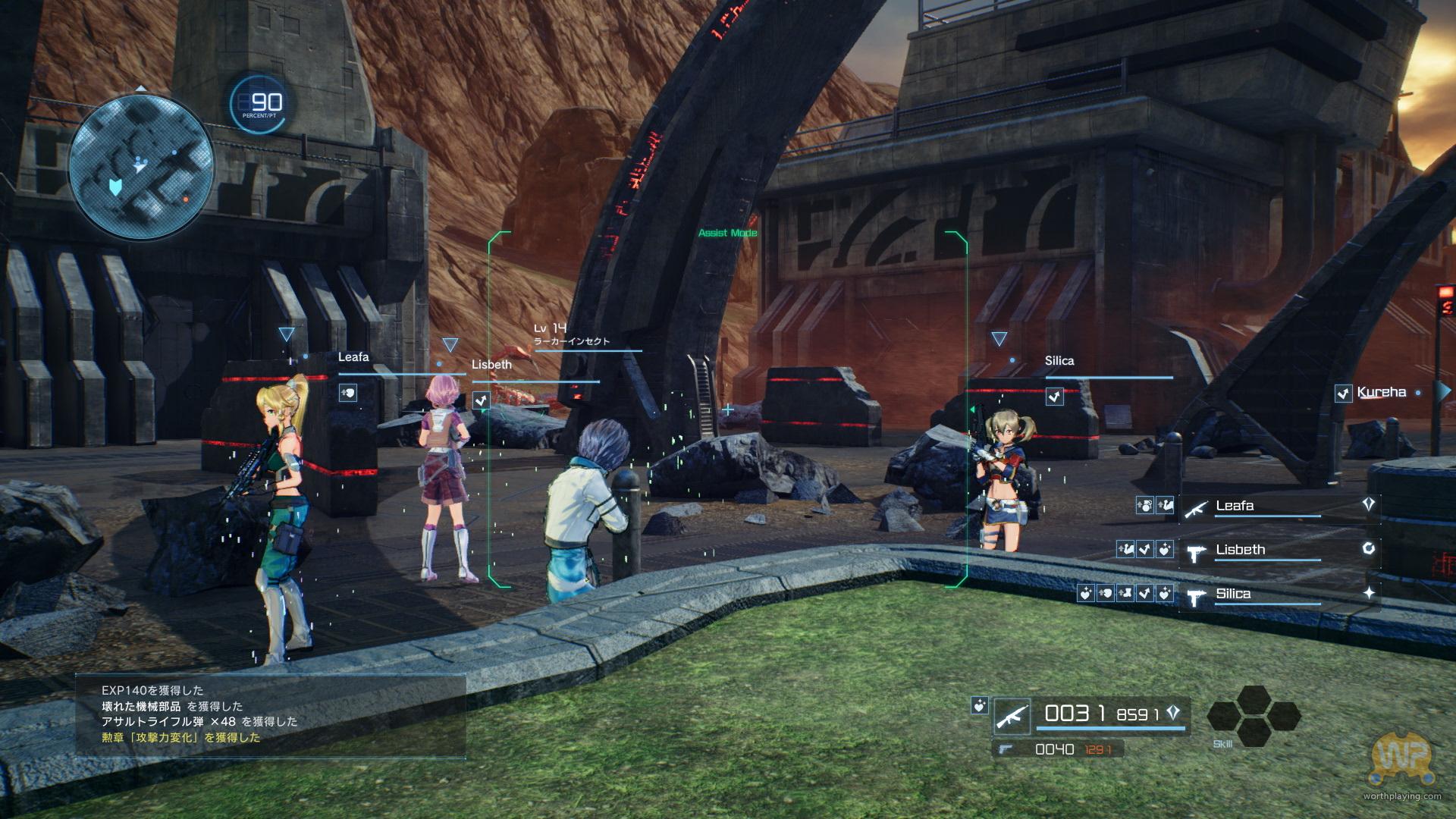Image resolution: width=1456 pixels, height=819 pixels.
Task: Click the Silica nameplate above her character
Action: click(1059, 361)
